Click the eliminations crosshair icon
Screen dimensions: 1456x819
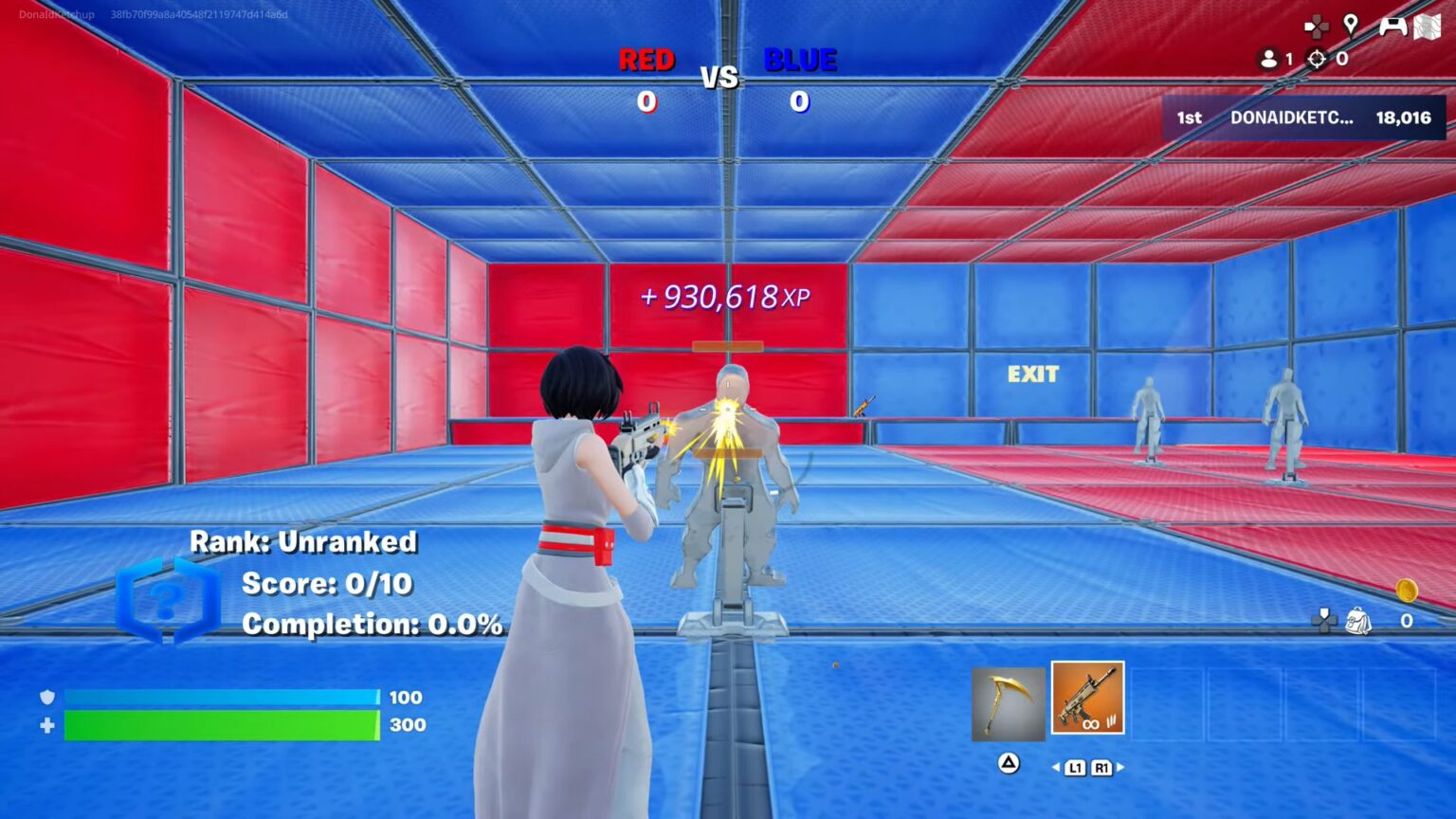[x=1317, y=59]
